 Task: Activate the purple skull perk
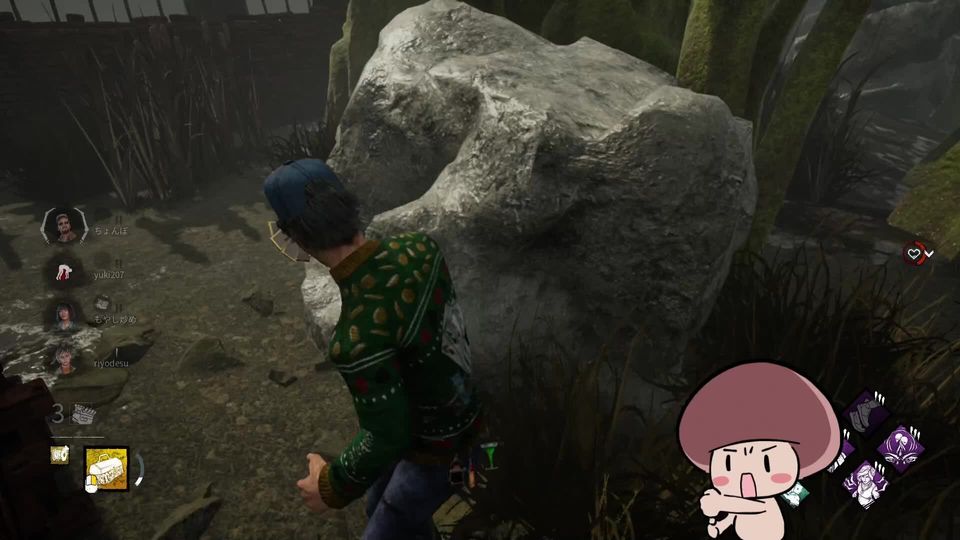pyautogui.click(x=898, y=447)
